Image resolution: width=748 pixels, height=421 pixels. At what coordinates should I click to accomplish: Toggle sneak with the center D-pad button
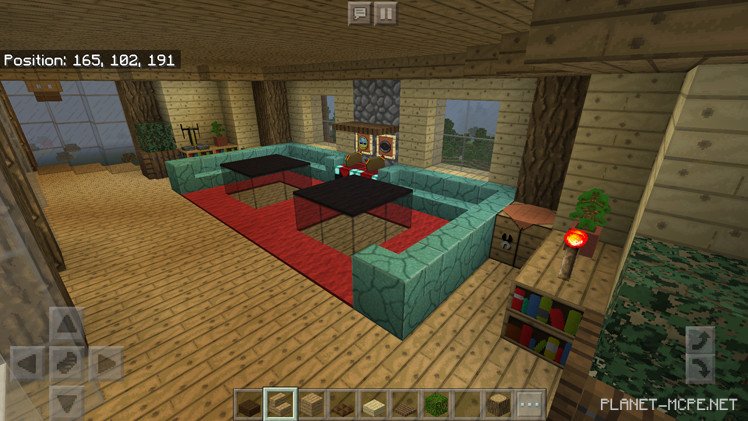pyautogui.click(x=67, y=364)
